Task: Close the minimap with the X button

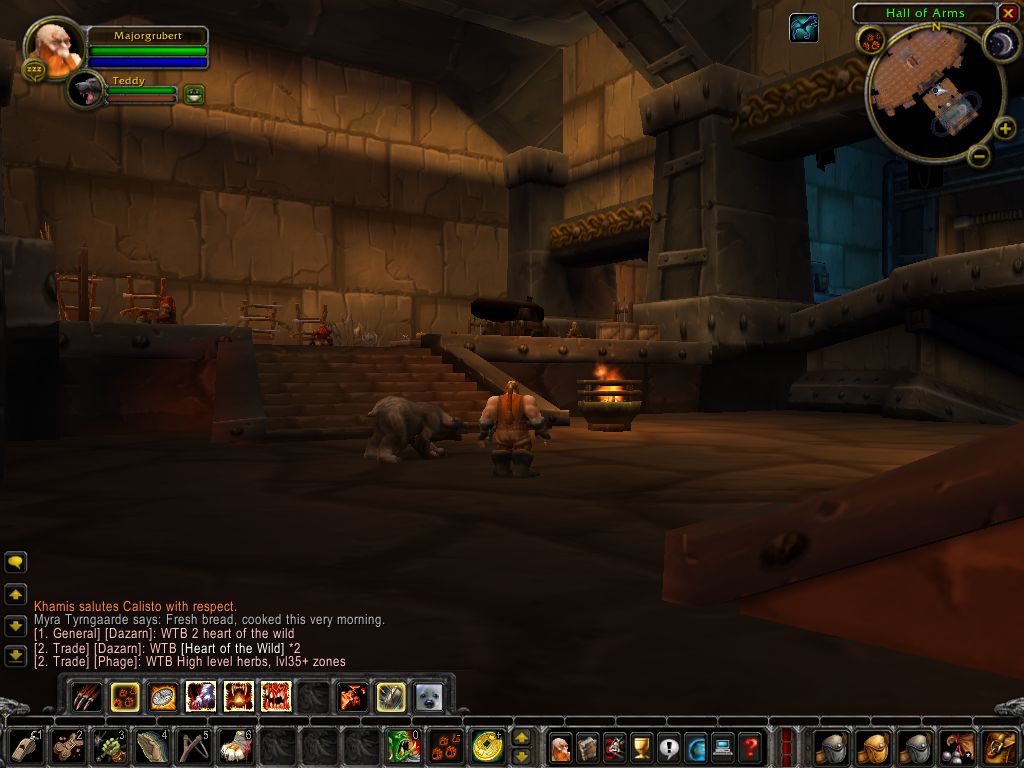Action: pyautogui.click(x=1008, y=13)
